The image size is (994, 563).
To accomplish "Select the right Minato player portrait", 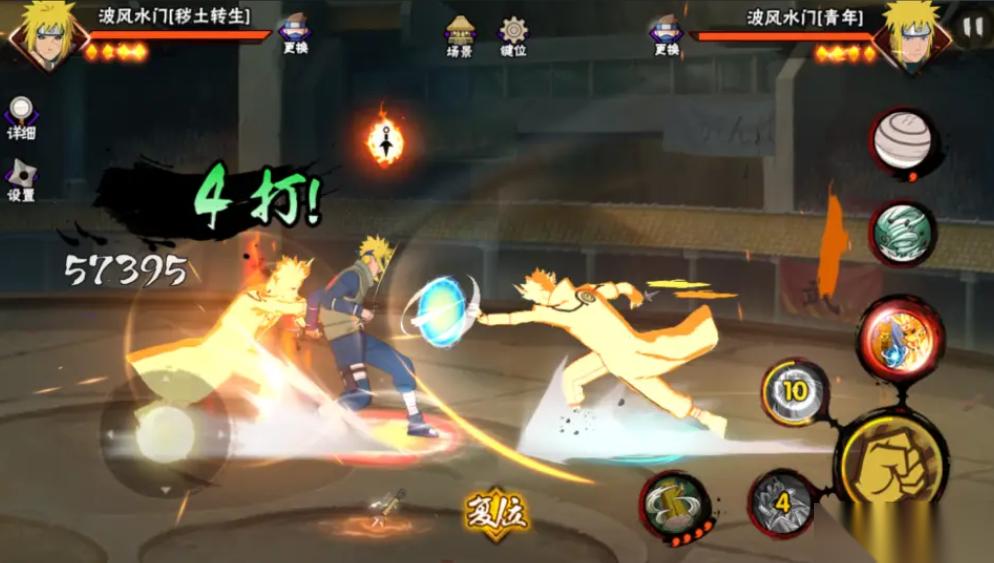I will 911,35.
